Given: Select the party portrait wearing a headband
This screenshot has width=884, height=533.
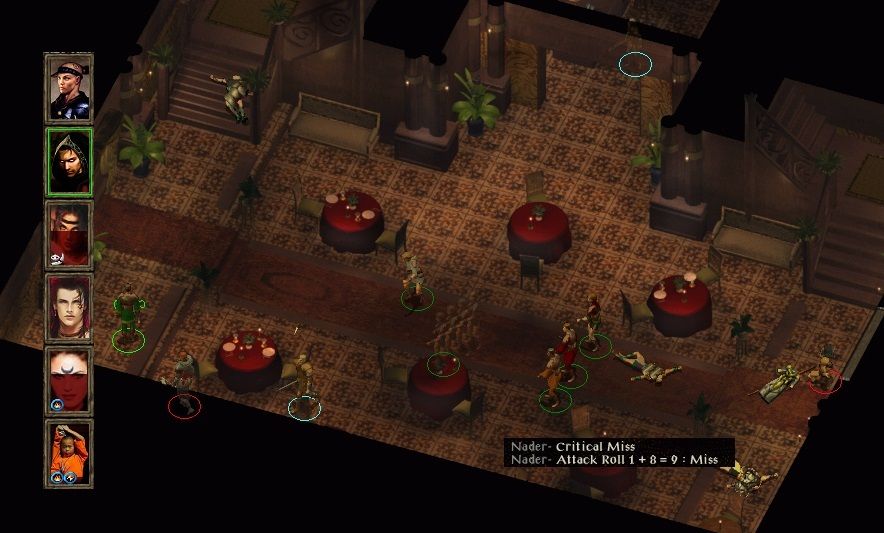Looking at the screenshot, I should pyautogui.click(x=68, y=88).
